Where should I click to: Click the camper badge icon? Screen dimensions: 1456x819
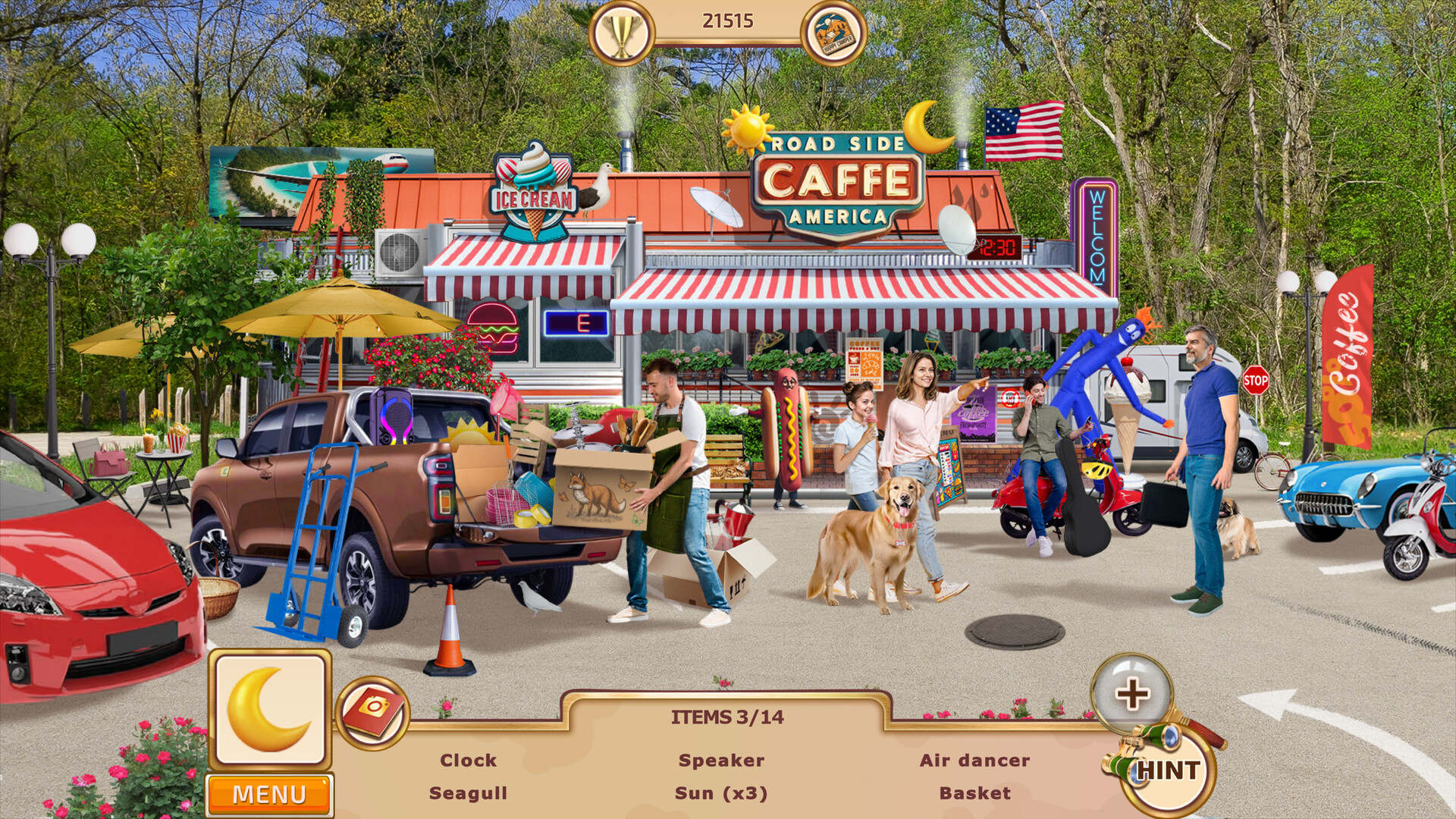pos(833,33)
